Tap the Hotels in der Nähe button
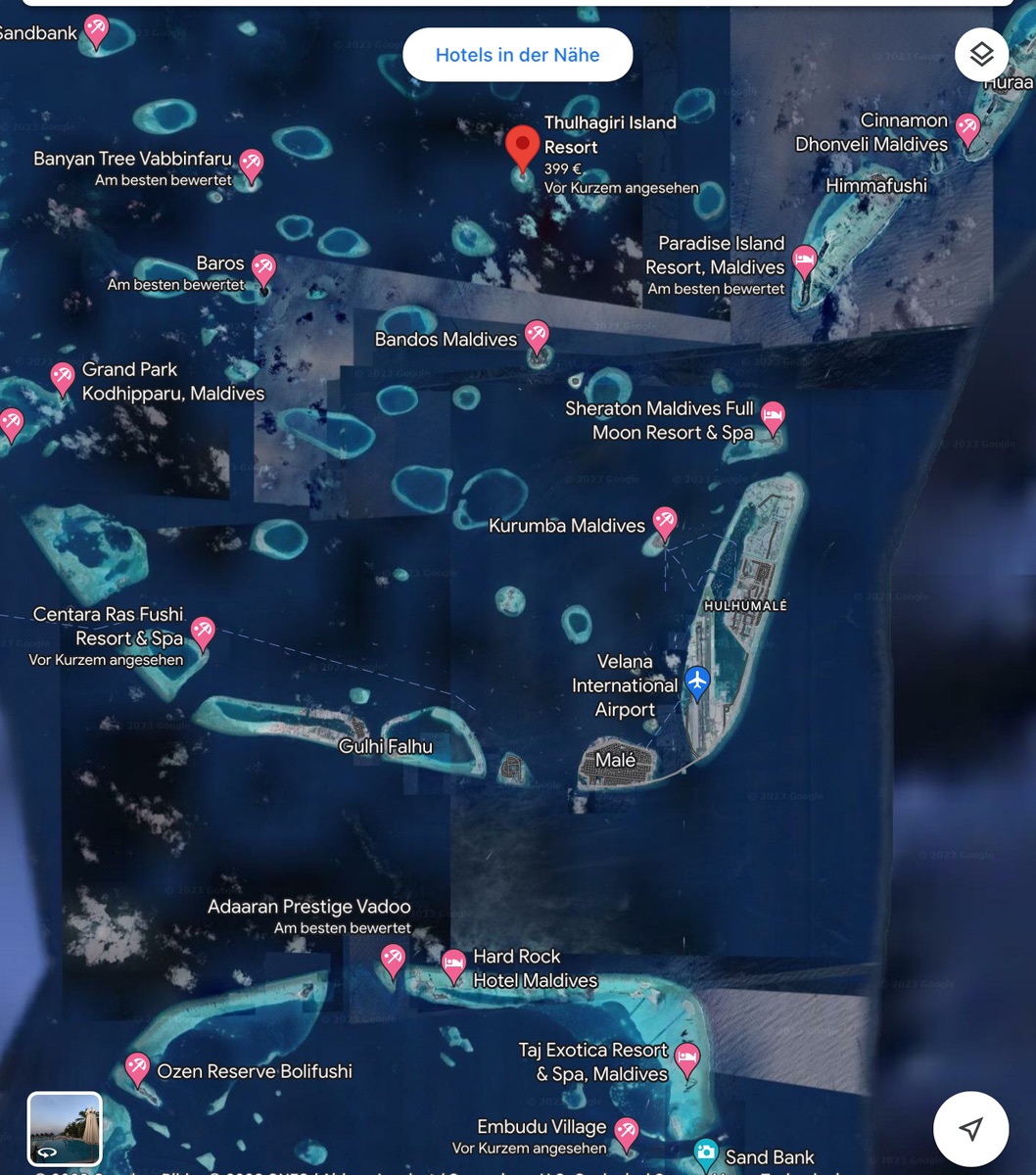Screen dimensions: 1036x1175 [x=517, y=55]
